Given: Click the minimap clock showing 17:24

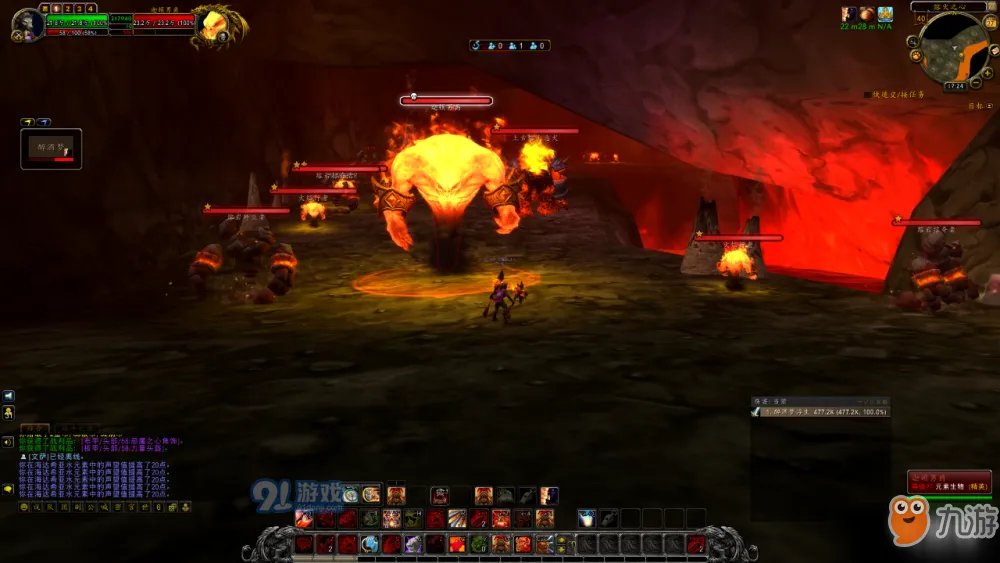Looking at the screenshot, I should coord(954,87).
